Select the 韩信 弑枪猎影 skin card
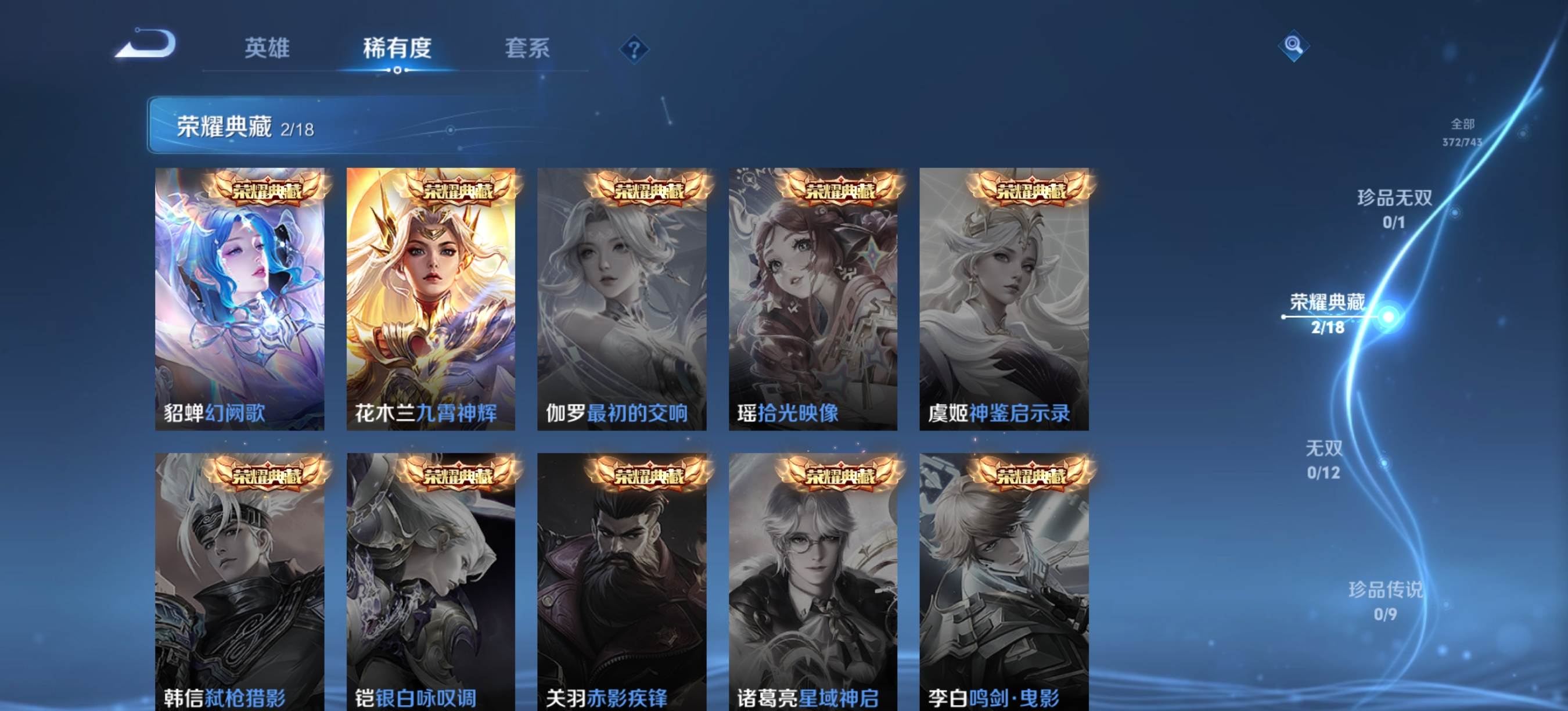The width and height of the screenshot is (1568, 711). (239, 581)
